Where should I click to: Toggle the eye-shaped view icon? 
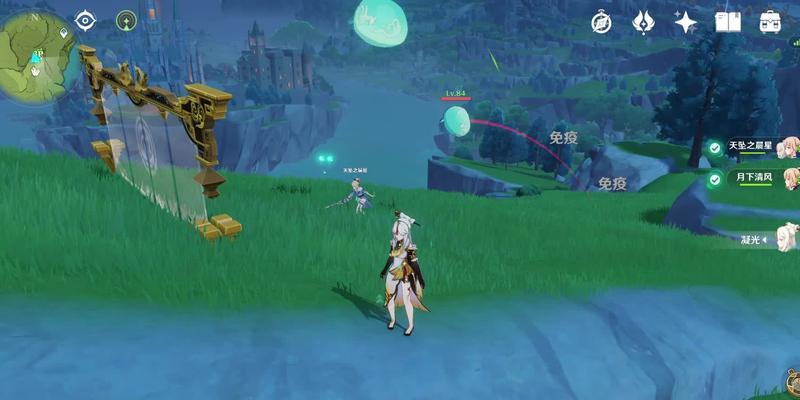(85, 19)
